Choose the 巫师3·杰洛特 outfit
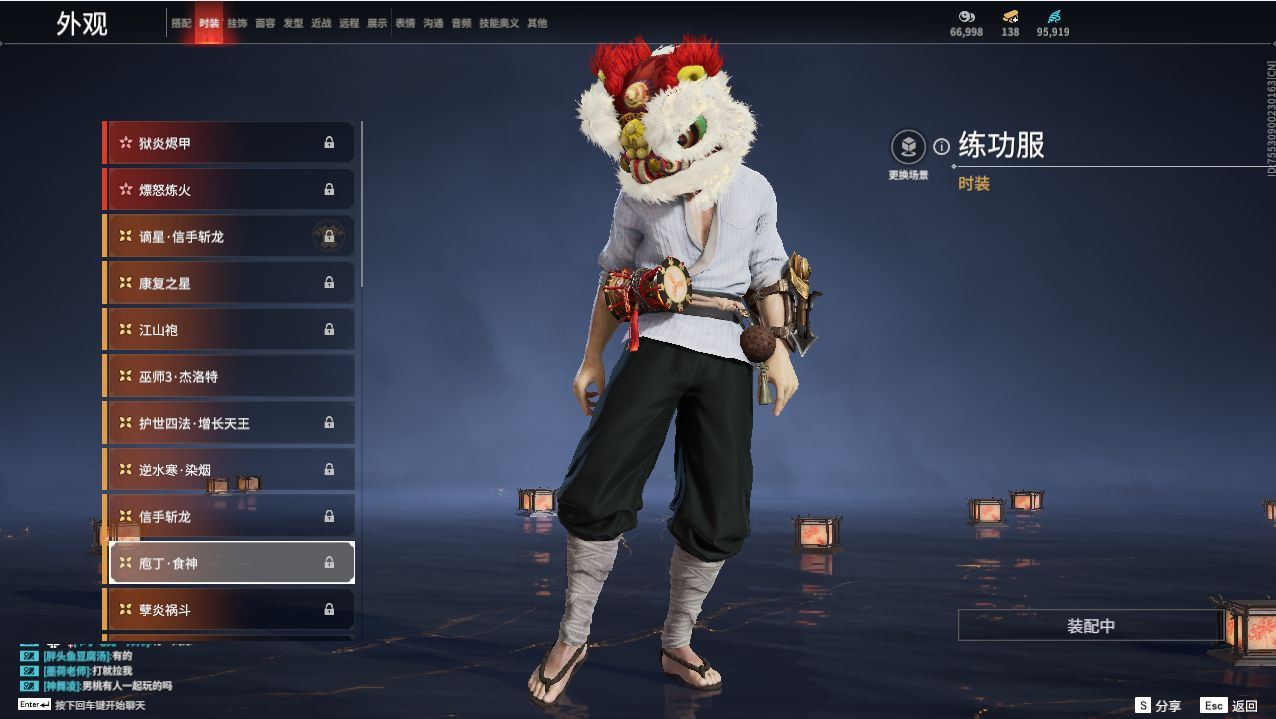 point(229,377)
